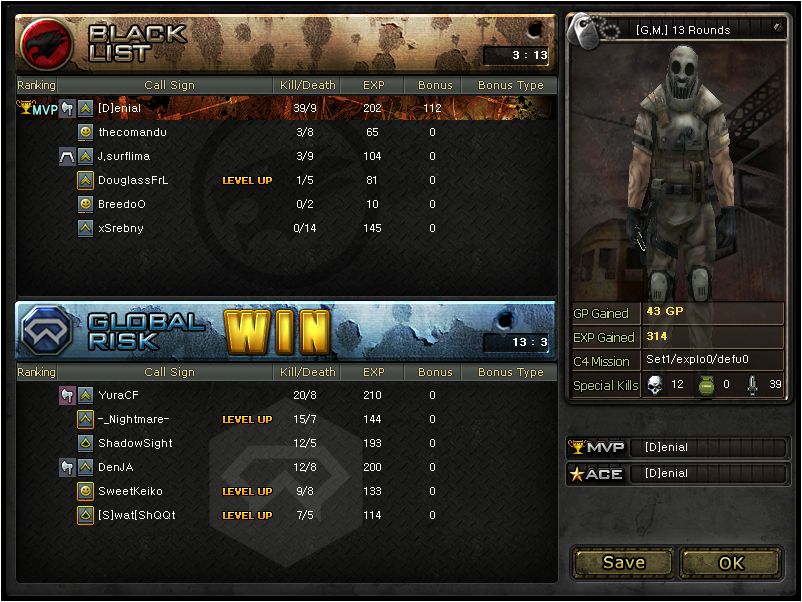Click the Black List Call Sign column header

coord(169,85)
